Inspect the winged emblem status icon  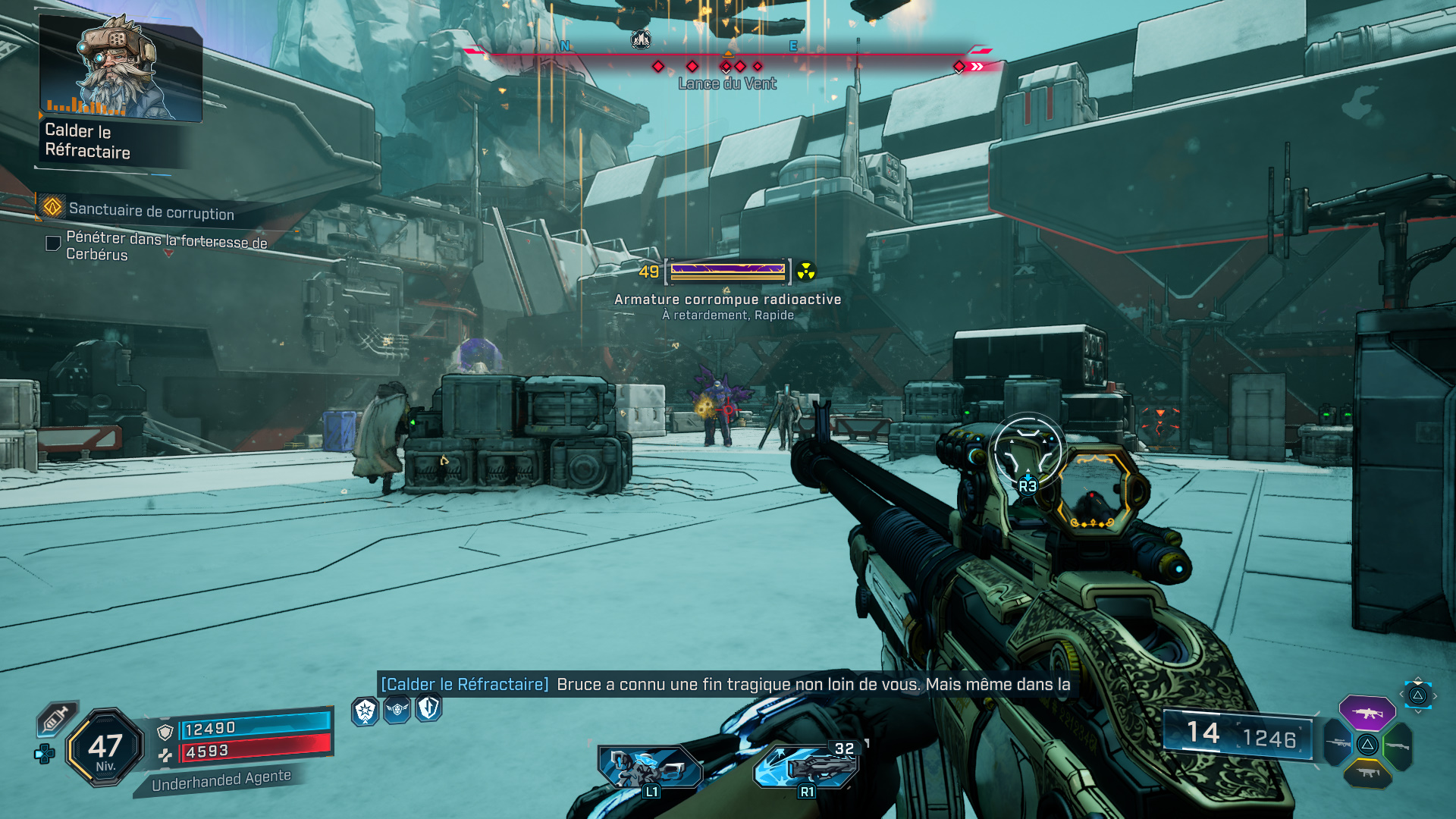point(397,710)
